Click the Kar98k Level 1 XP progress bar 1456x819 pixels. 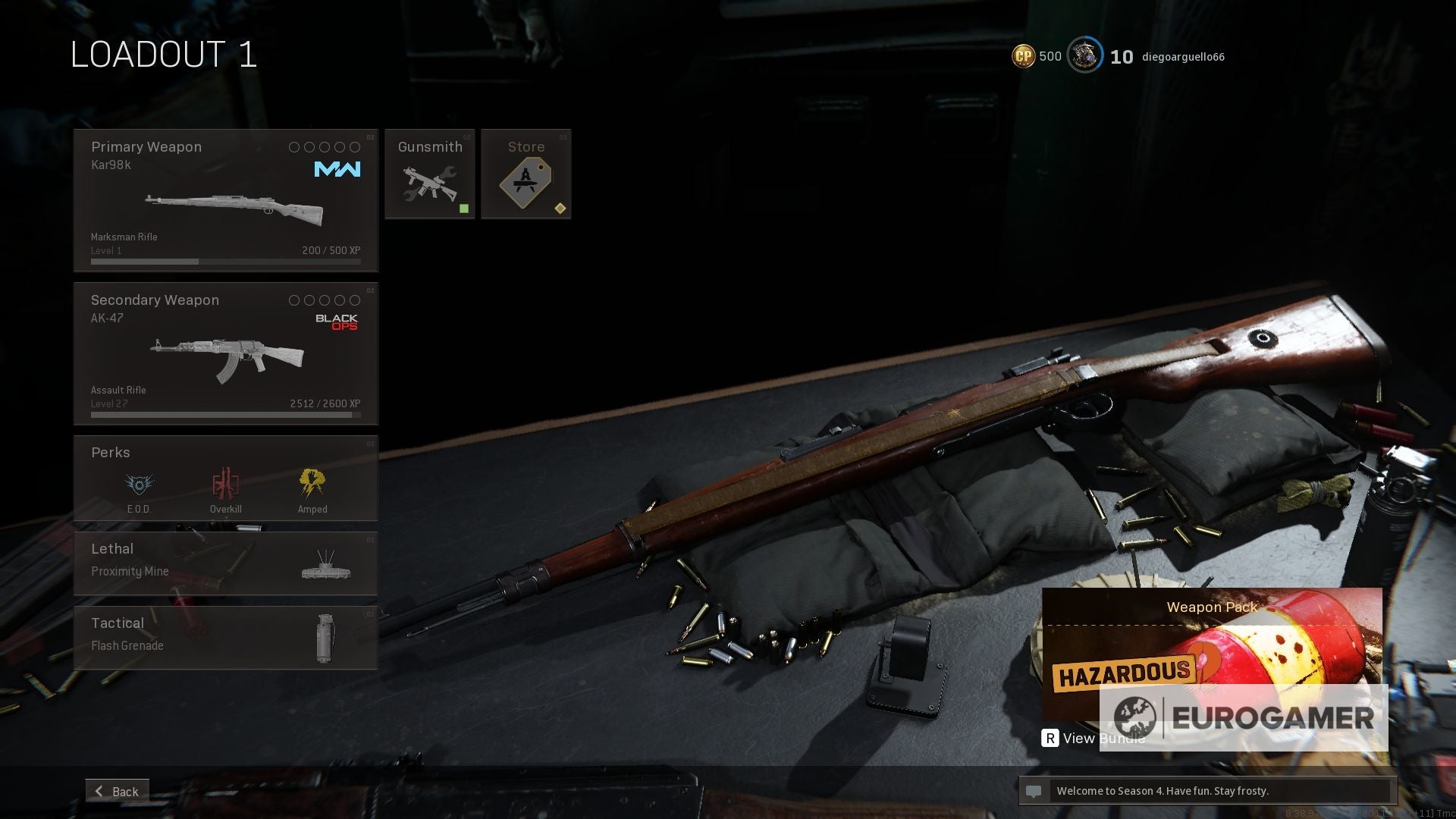pyautogui.click(x=225, y=261)
